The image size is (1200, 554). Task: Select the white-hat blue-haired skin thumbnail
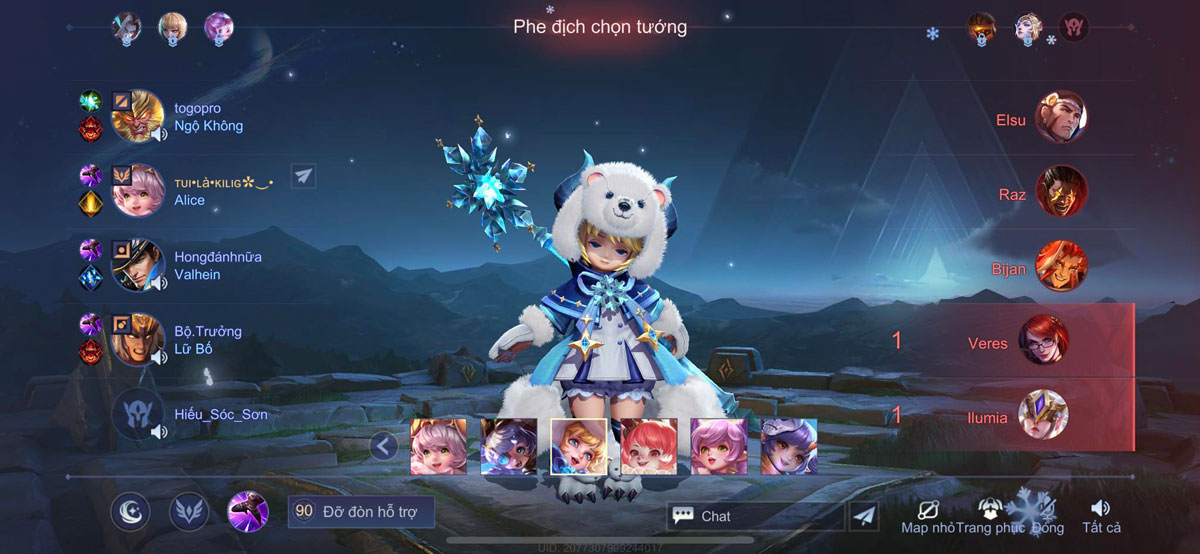click(789, 446)
